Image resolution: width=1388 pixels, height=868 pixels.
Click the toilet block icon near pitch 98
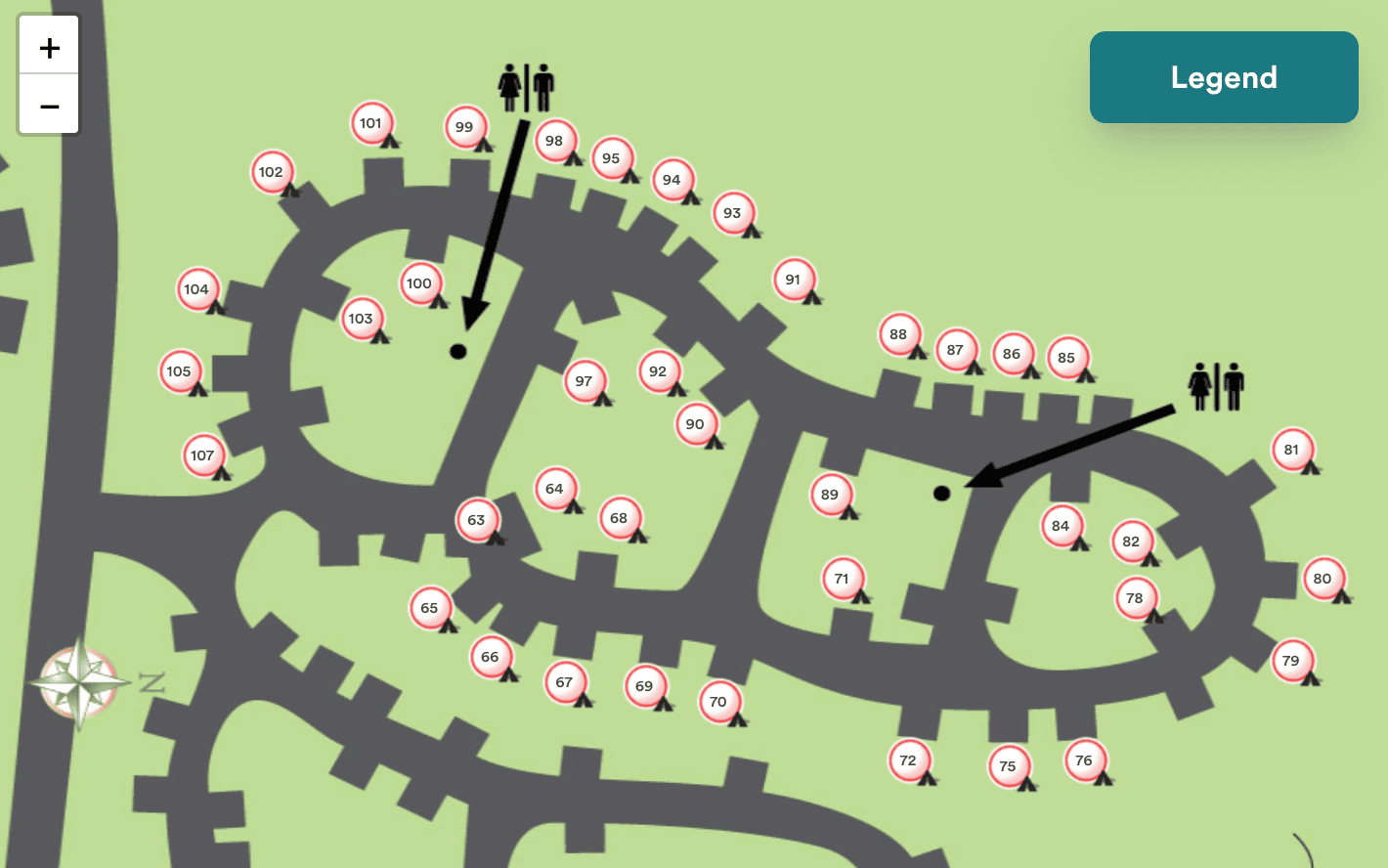[x=528, y=88]
